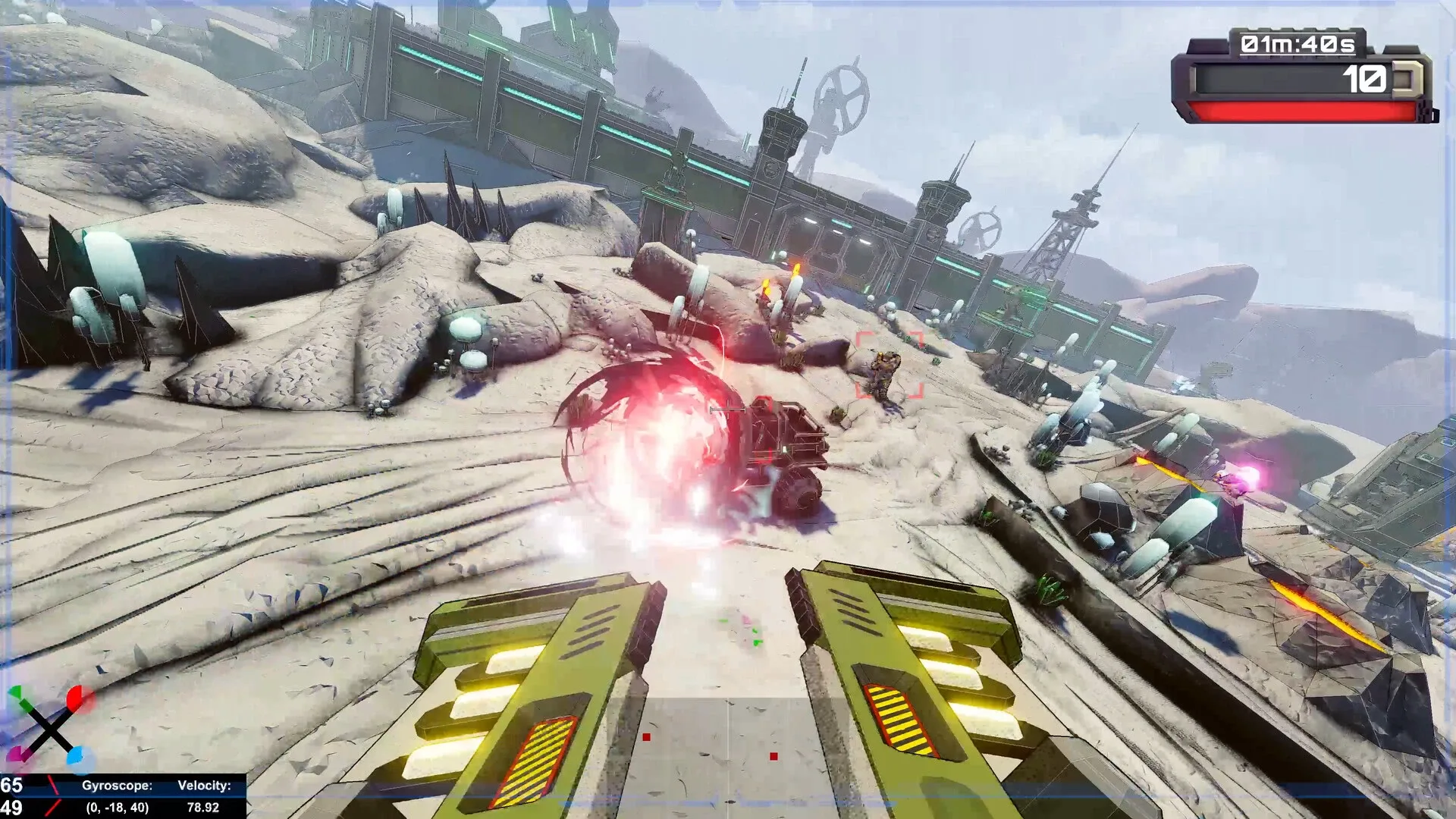Viewport: 1456px width, 819px height.
Task: Select the green axis arrow on the gizmo
Action: coord(17,692)
